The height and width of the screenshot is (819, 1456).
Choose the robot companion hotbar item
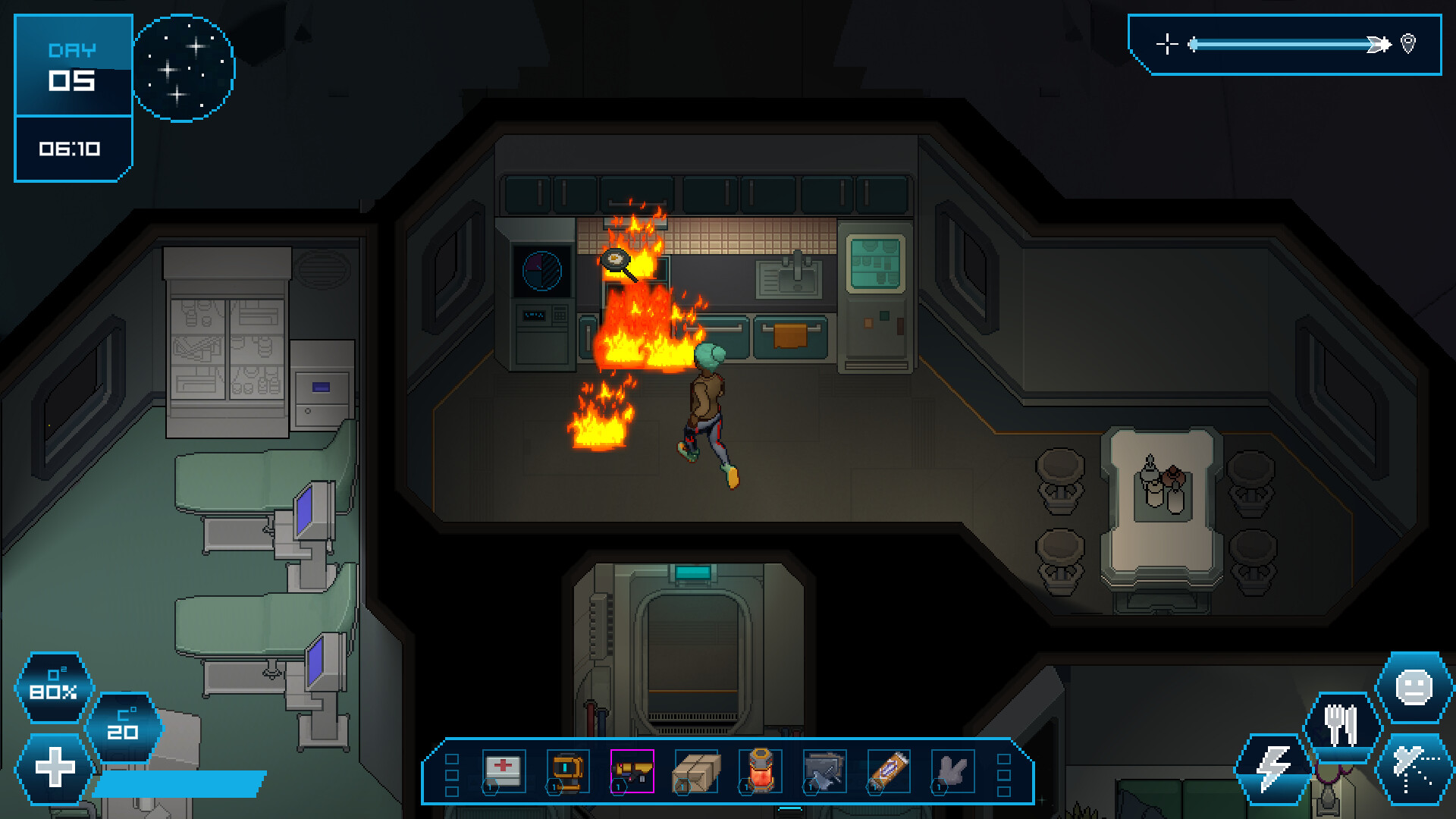click(566, 772)
